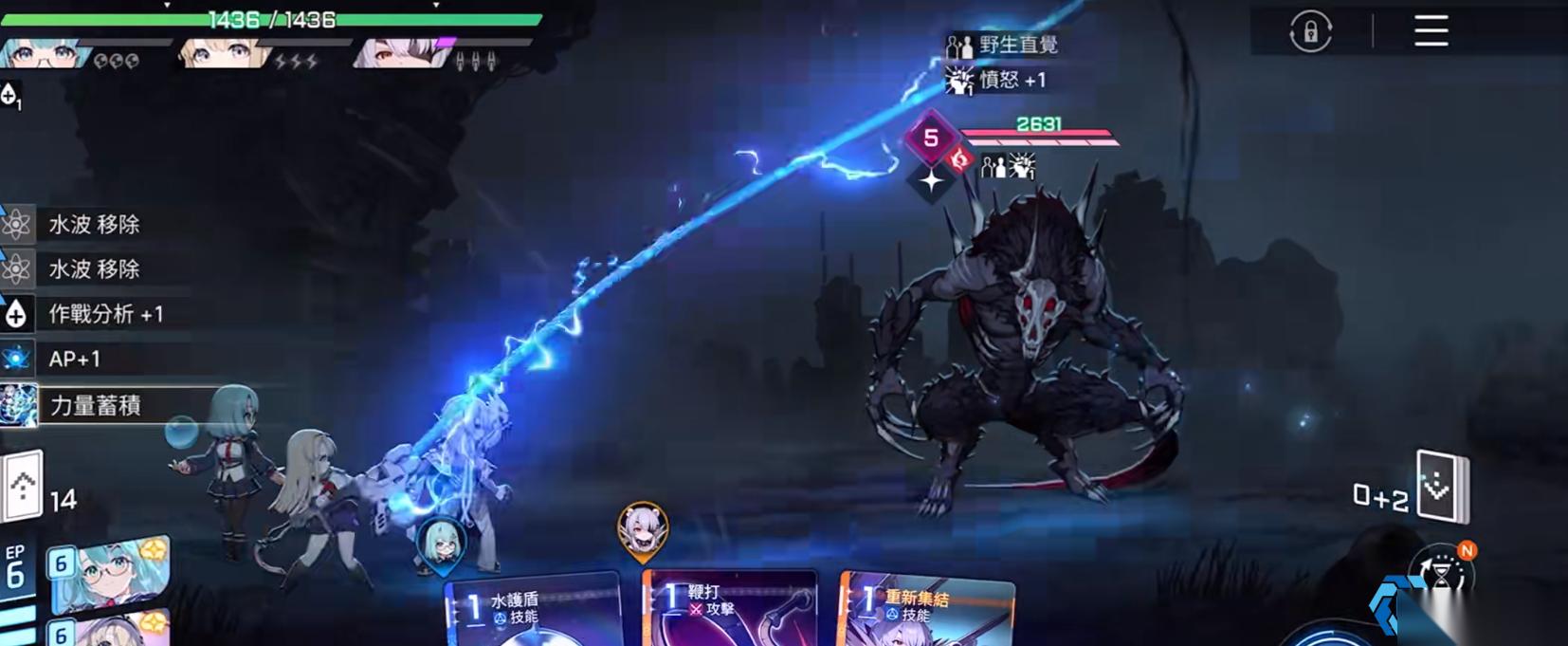
Task: Open the hamburger menu
Action: pyautogui.click(x=1431, y=31)
